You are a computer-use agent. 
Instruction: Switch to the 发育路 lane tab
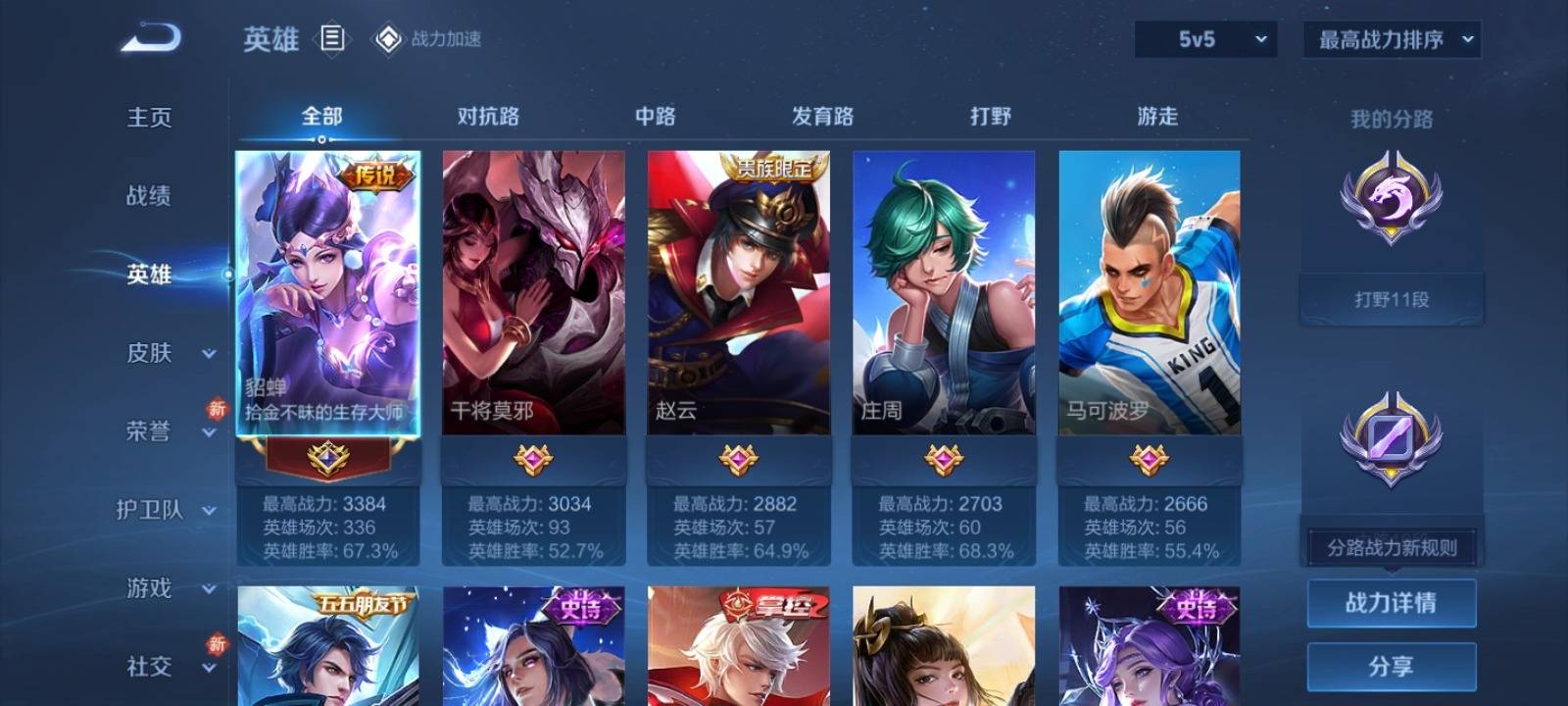pyautogui.click(x=822, y=117)
